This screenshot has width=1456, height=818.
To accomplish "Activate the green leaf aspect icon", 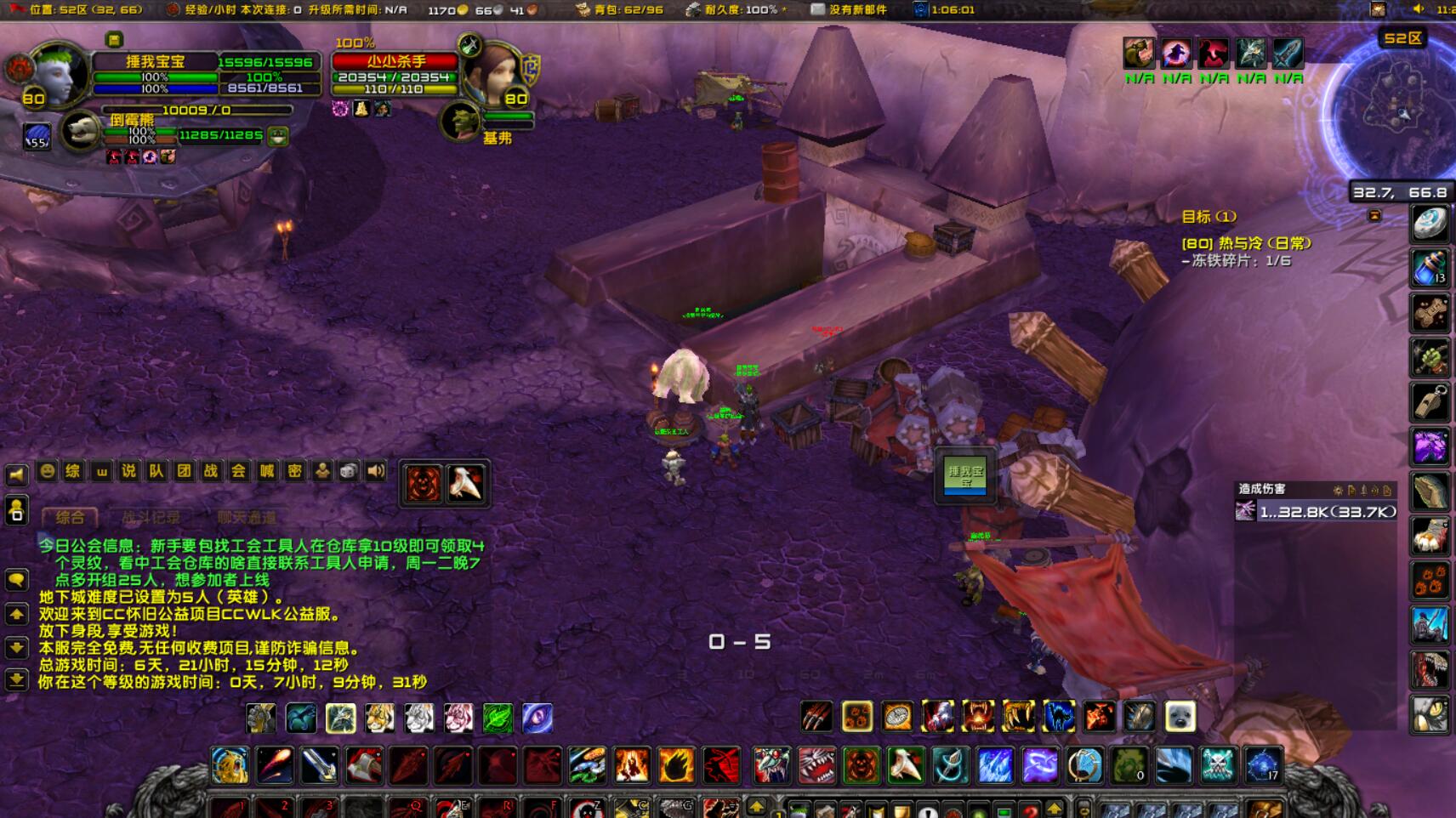I will tap(498, 719).
